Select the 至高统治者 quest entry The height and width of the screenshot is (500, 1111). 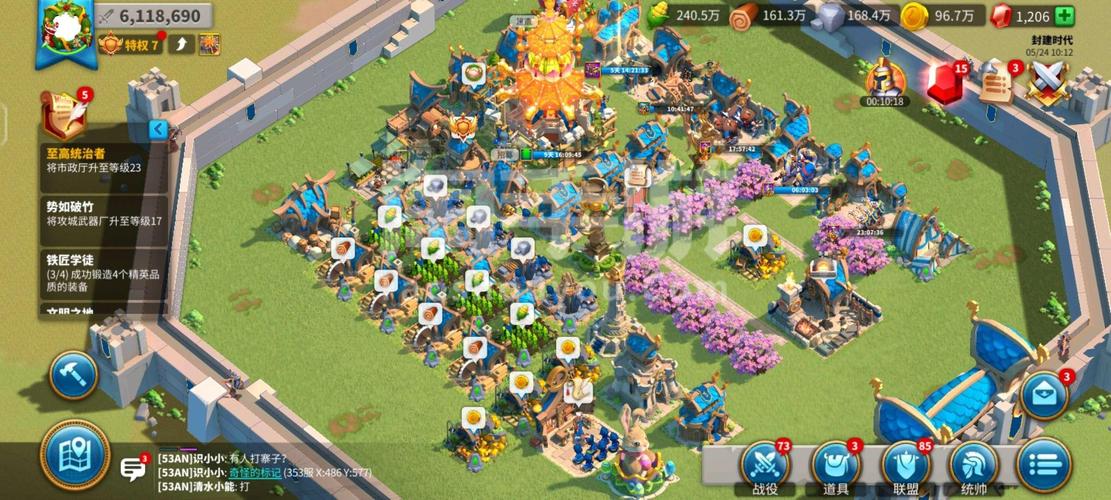[93, 161]
